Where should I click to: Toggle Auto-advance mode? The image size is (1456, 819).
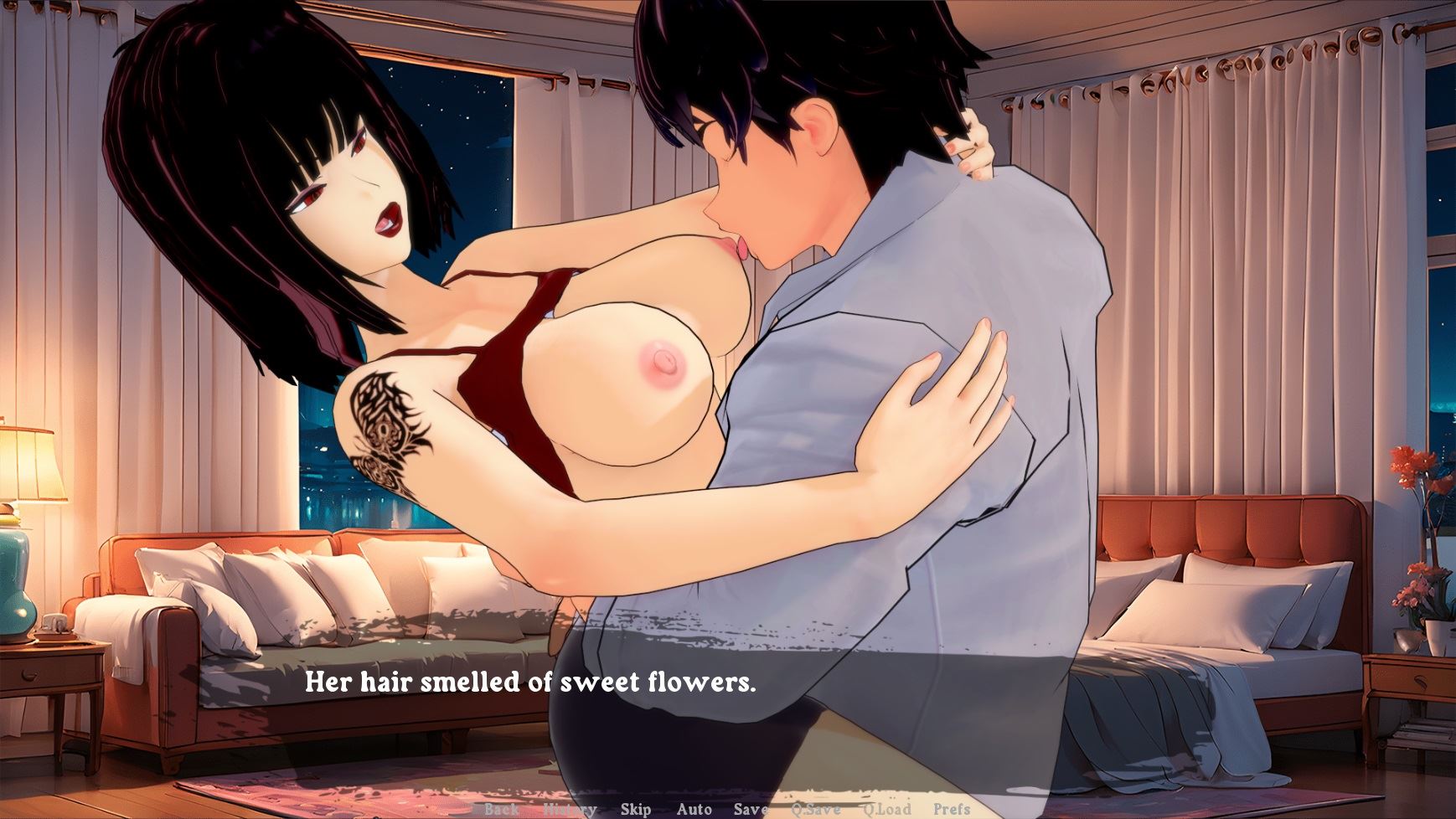(x=694, y=809)
